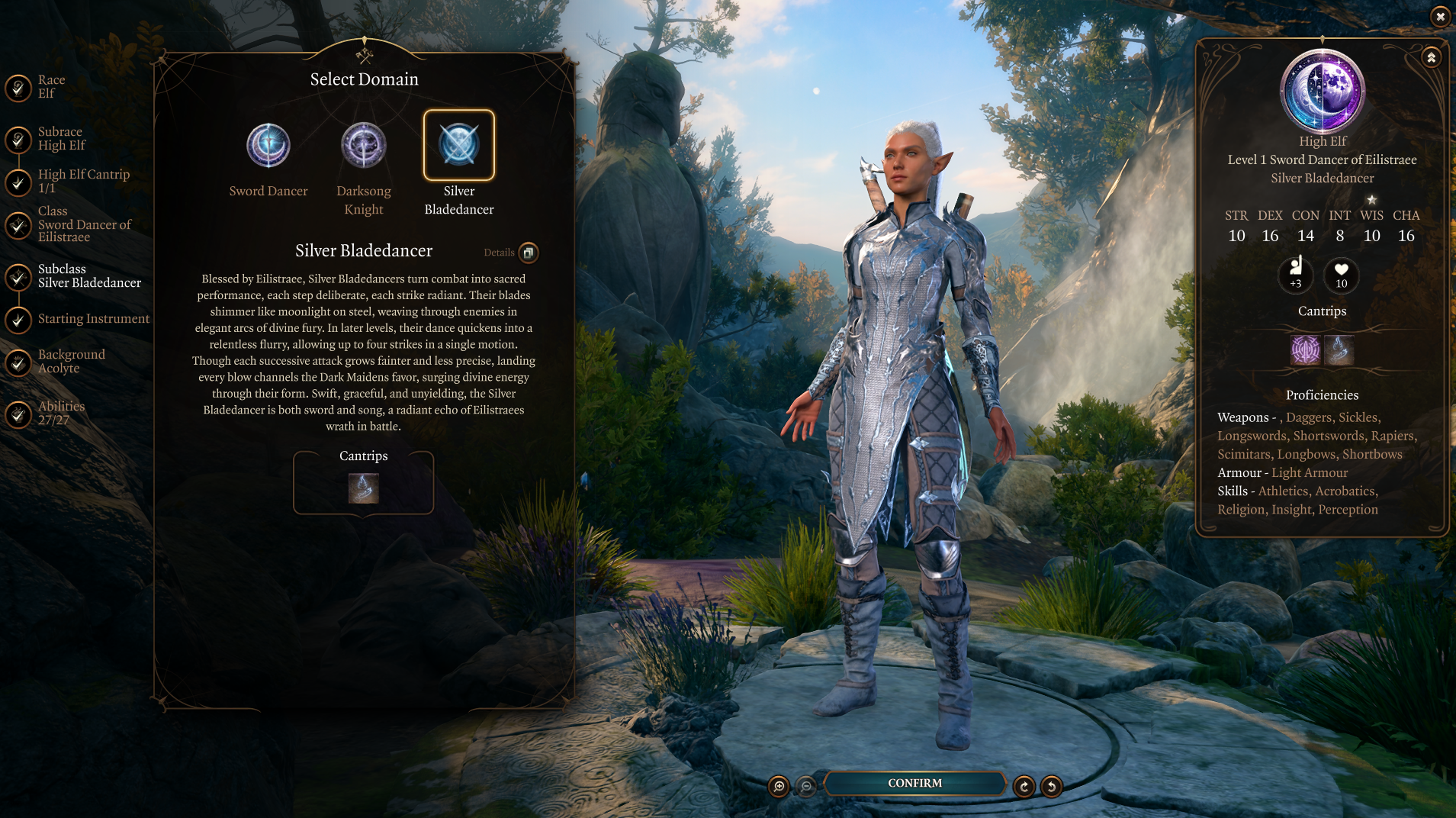Inspect the purple cantrip icon in summary
The height and width of the screenshot is (818, 1456).
1305,350
